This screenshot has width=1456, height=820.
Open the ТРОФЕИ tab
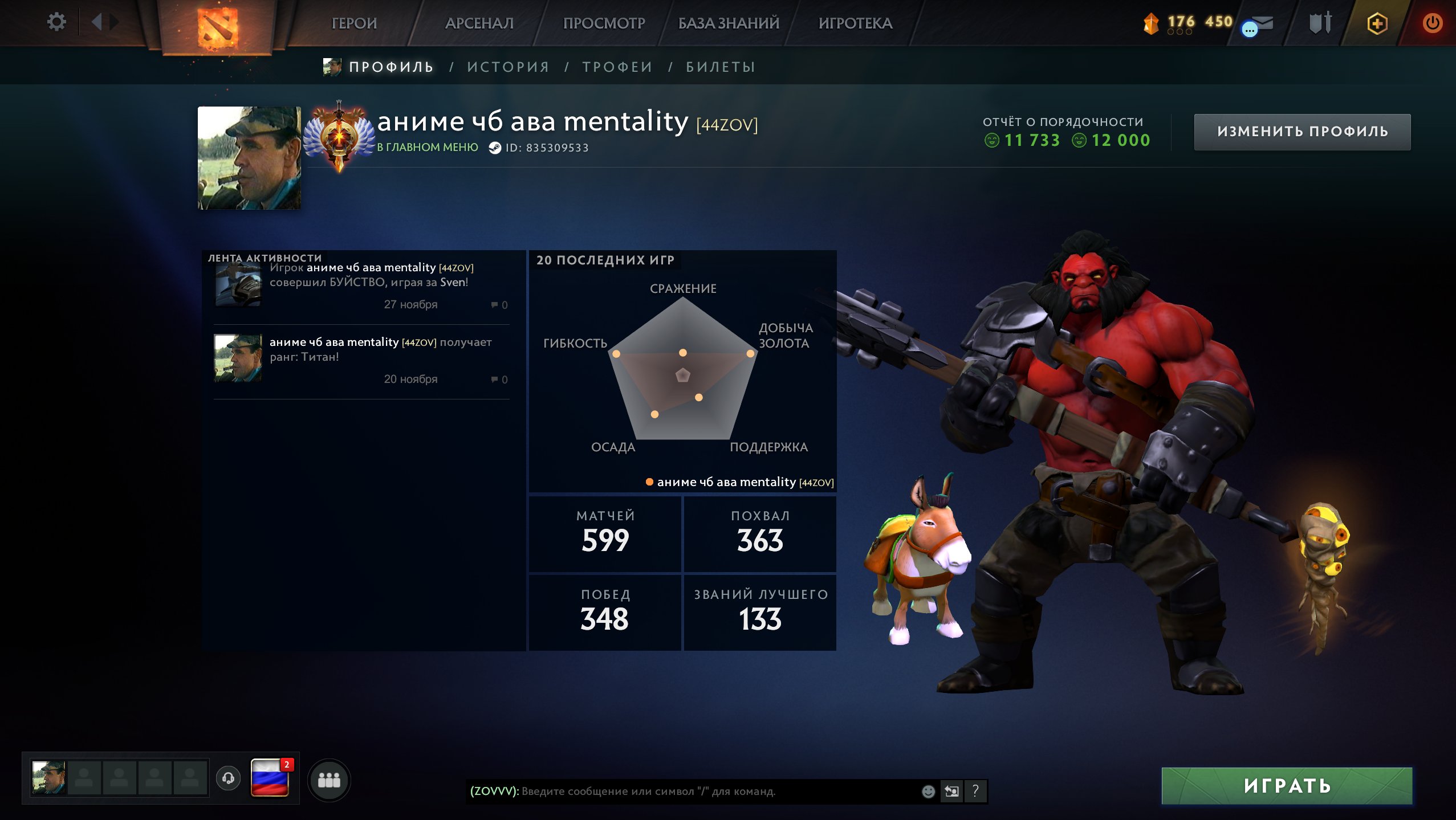[x=617, y=66]
